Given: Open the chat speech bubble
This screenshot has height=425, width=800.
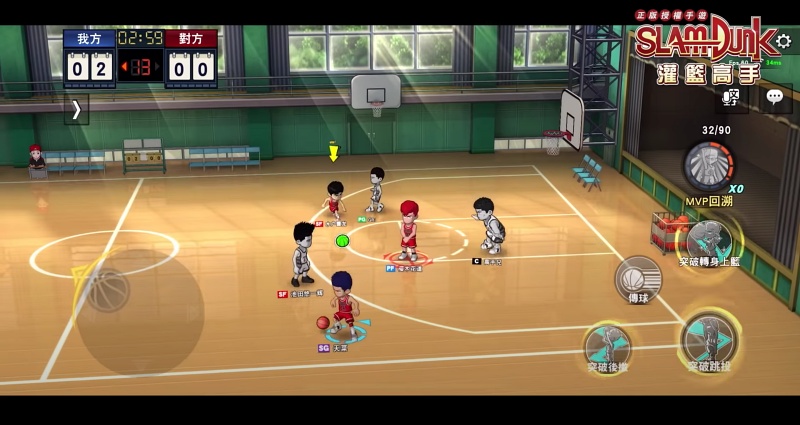Looking at the screenshot, I should point(774,97).
